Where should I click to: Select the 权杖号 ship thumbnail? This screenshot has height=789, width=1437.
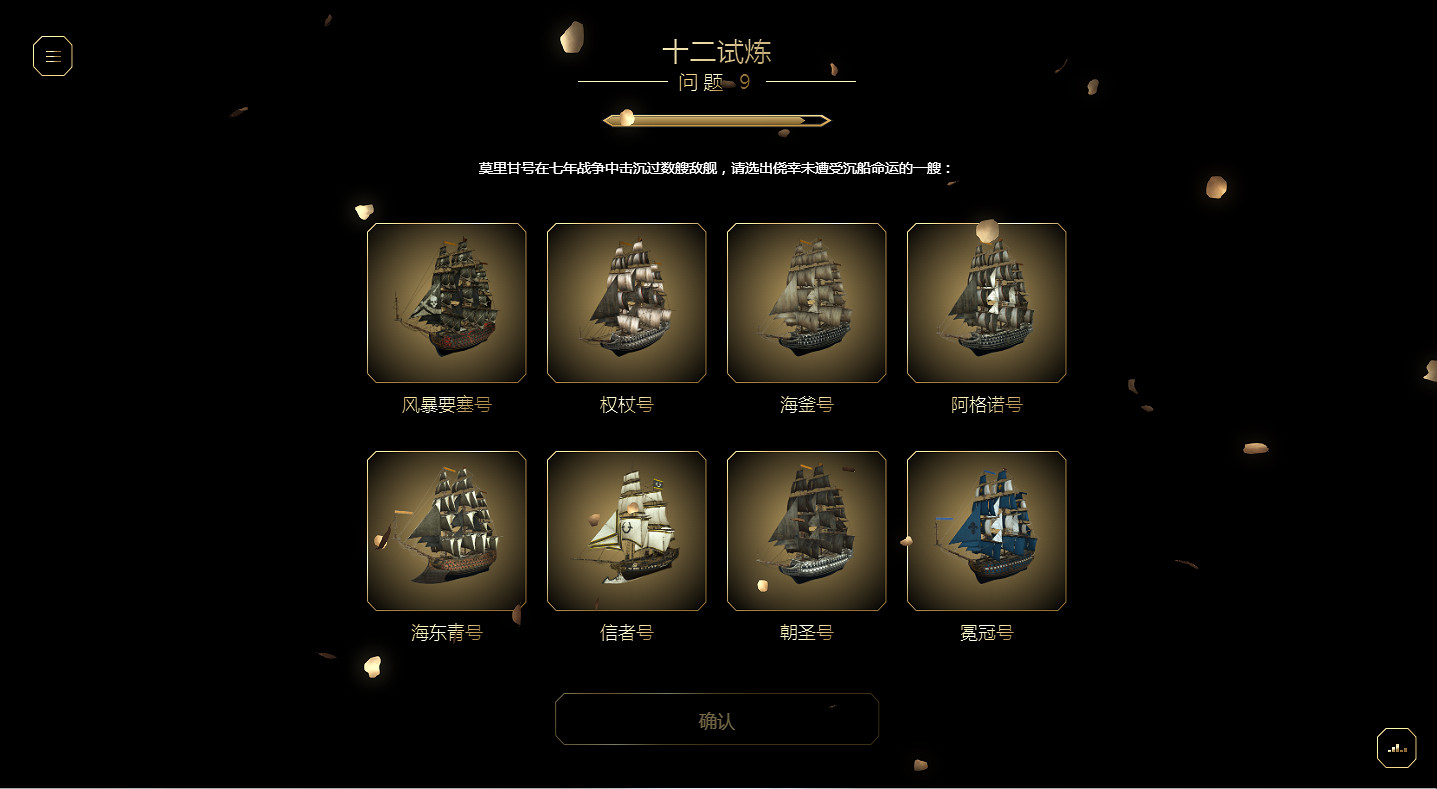626,303
